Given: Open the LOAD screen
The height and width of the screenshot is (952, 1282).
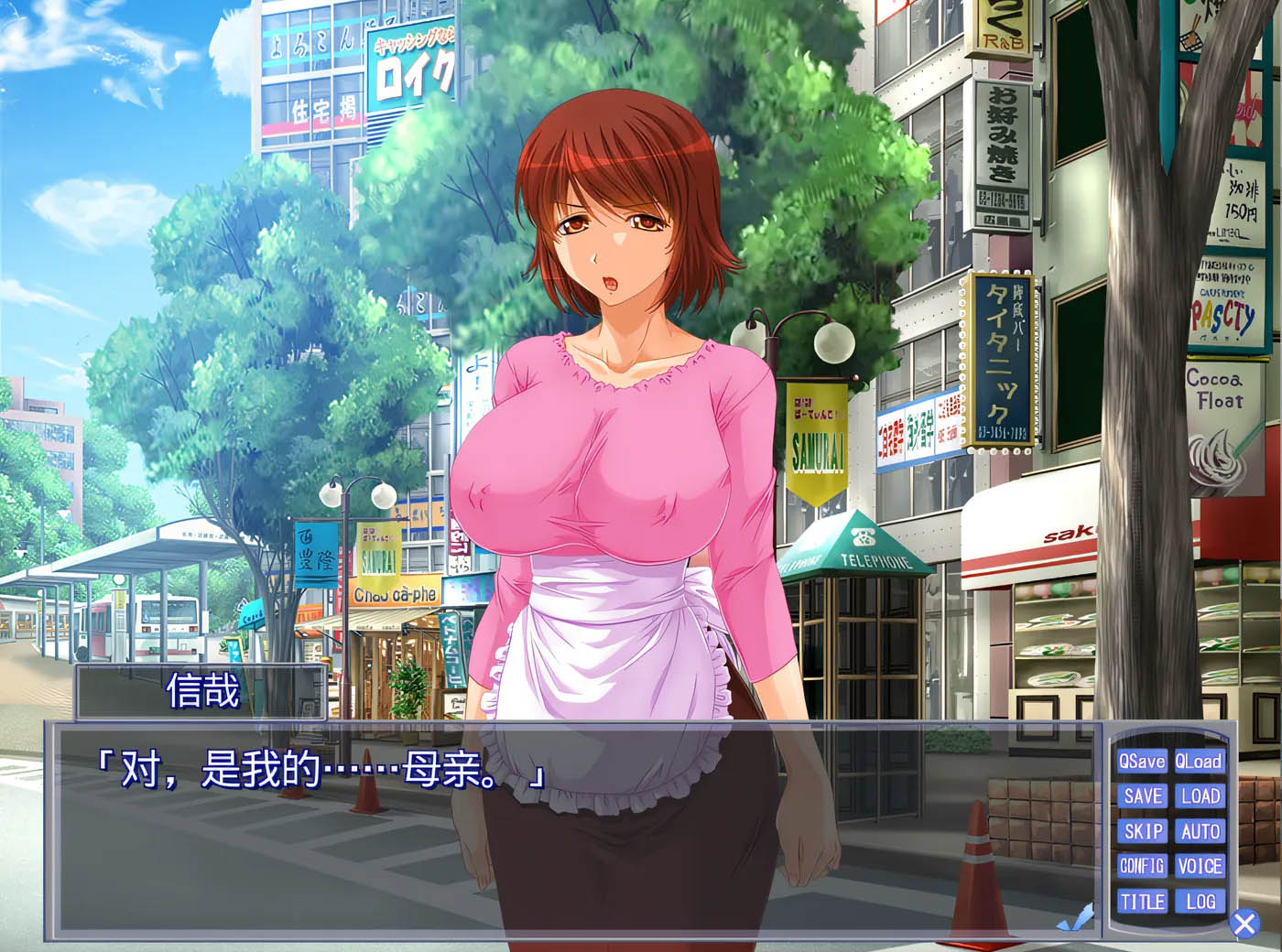Looking at the screenshot, I should tap(1201, 795).
